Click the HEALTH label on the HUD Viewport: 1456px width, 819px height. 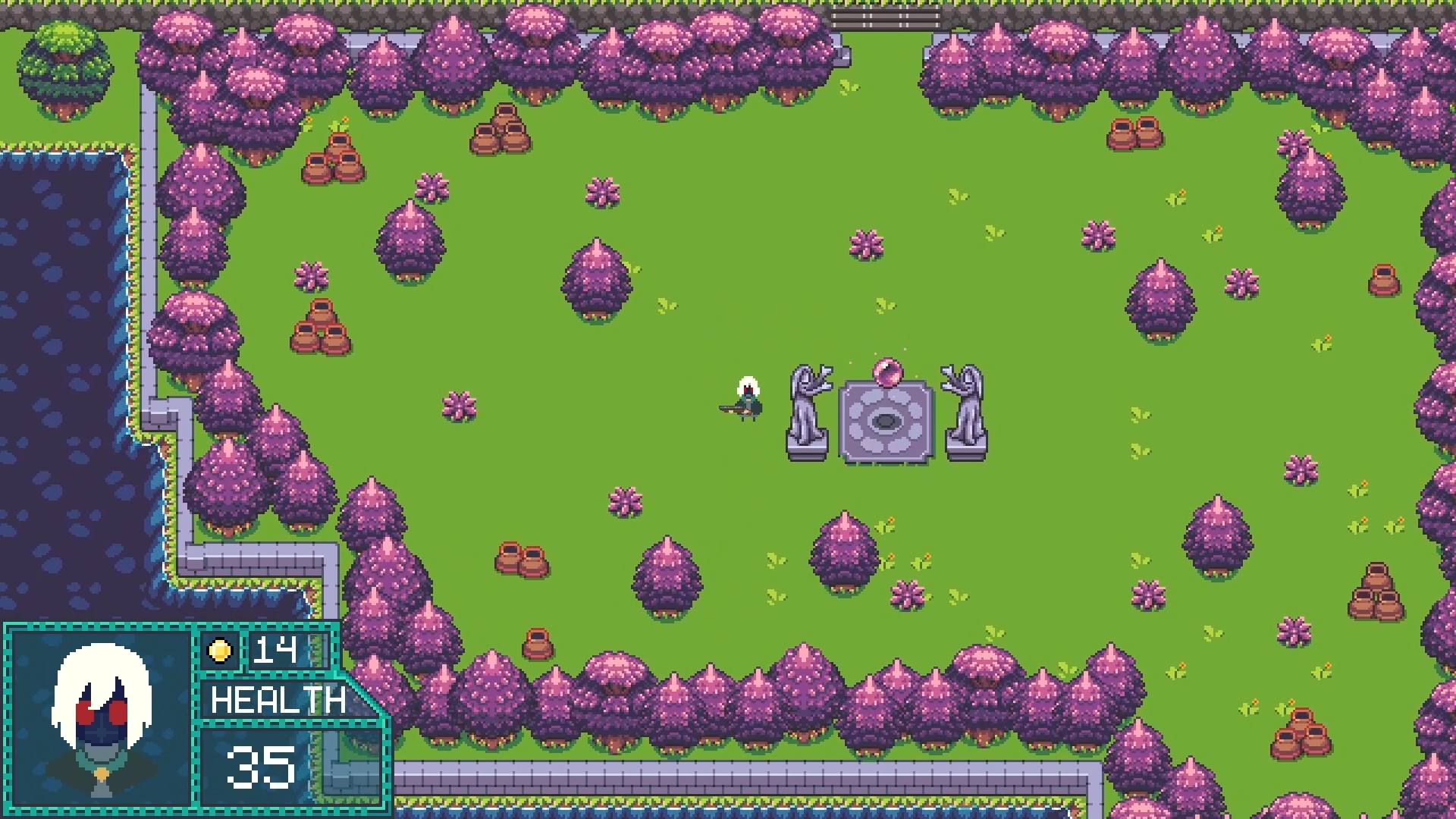point(277,701)
